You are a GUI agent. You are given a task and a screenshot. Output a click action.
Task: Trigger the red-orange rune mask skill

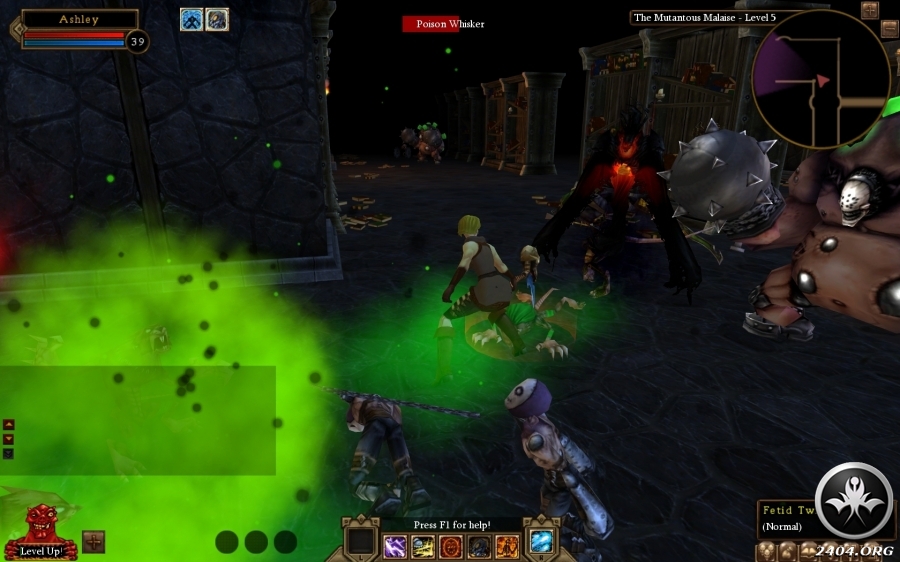[x=451, y=546]
